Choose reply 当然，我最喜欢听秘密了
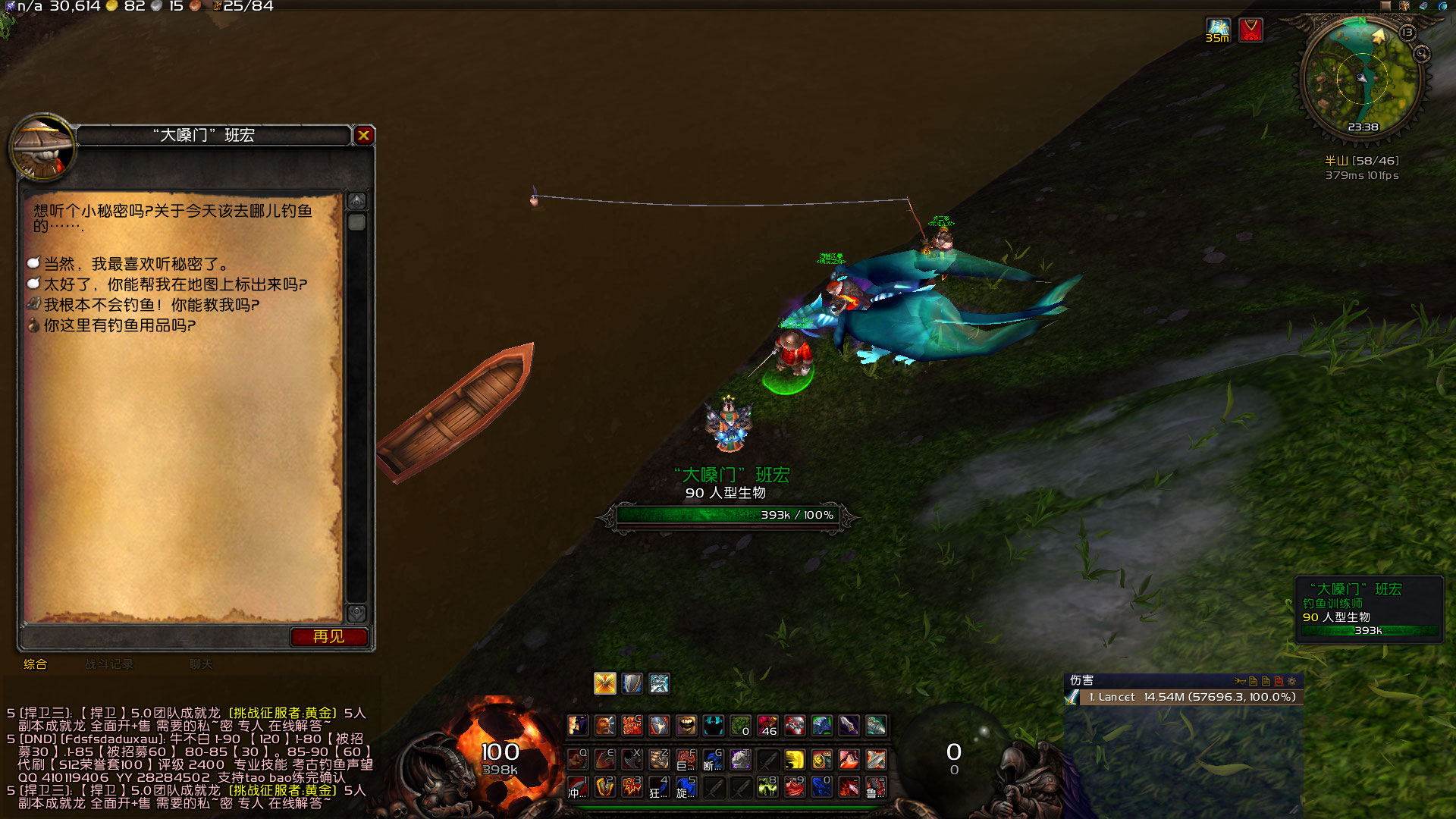Image resolution: width=1456 pixels, height=819 pixels. coord(135,264)
